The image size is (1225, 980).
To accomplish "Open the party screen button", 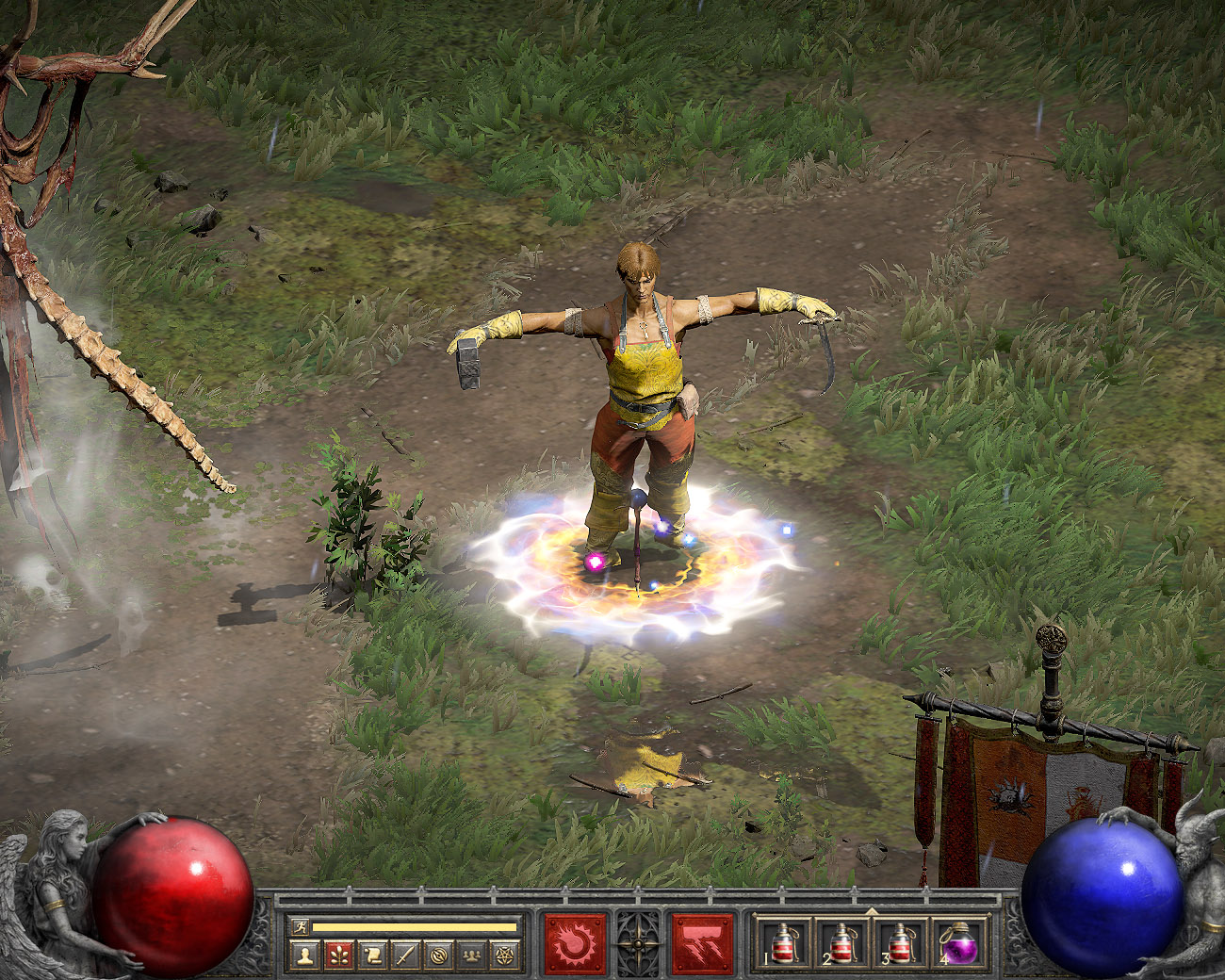I will tap(472, 955).
